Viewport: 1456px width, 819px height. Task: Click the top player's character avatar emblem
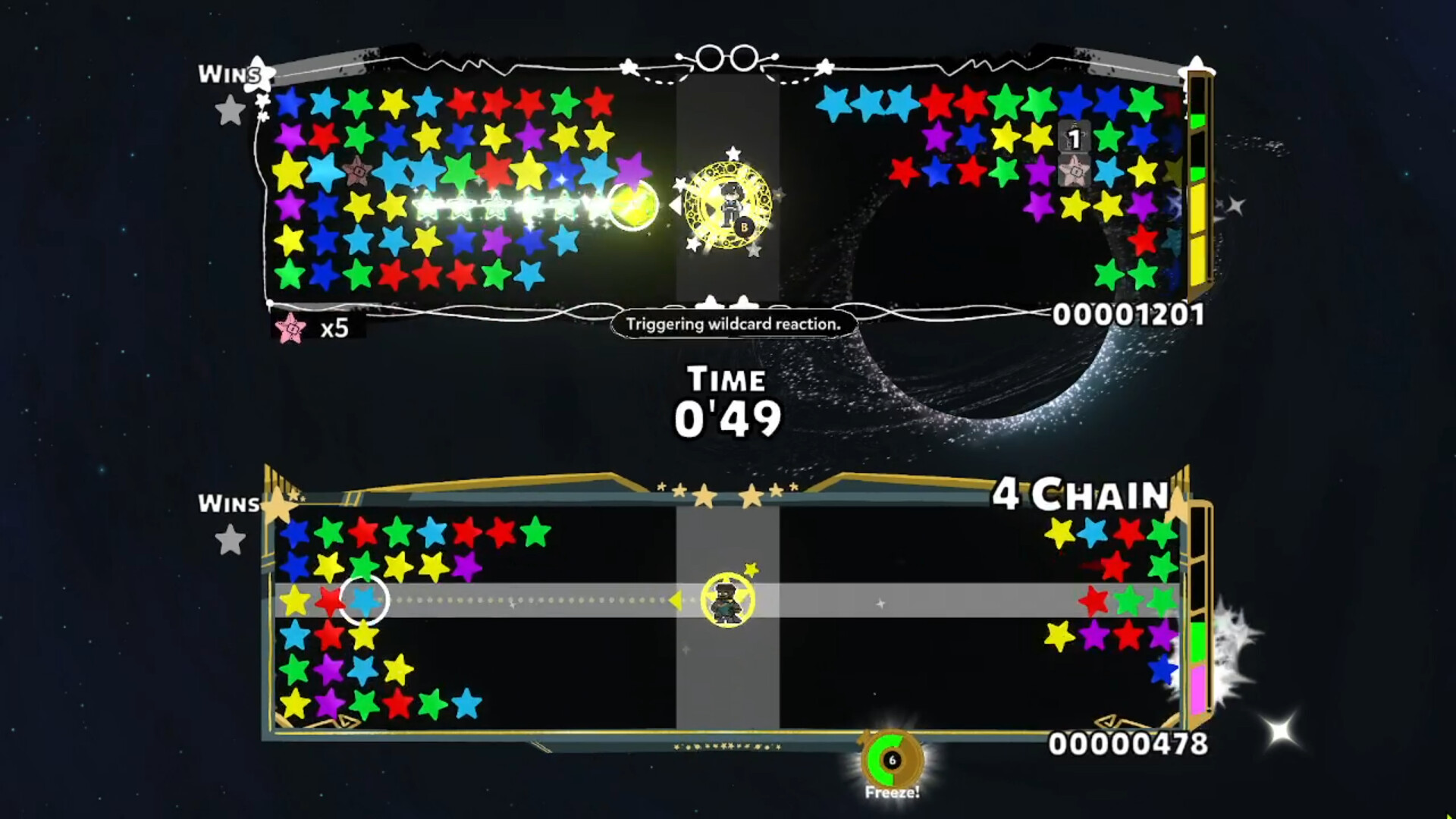(x=730, y=203)
